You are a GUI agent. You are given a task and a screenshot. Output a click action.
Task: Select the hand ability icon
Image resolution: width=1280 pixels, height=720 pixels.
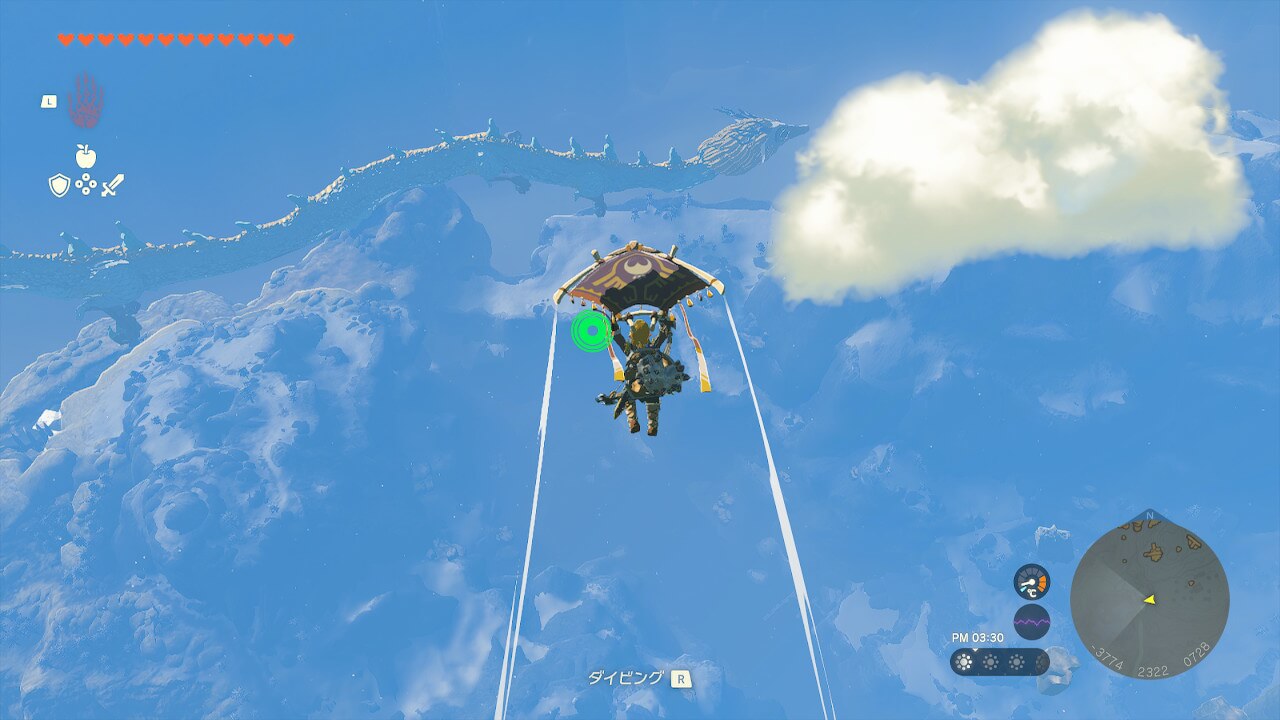(86, 100)
